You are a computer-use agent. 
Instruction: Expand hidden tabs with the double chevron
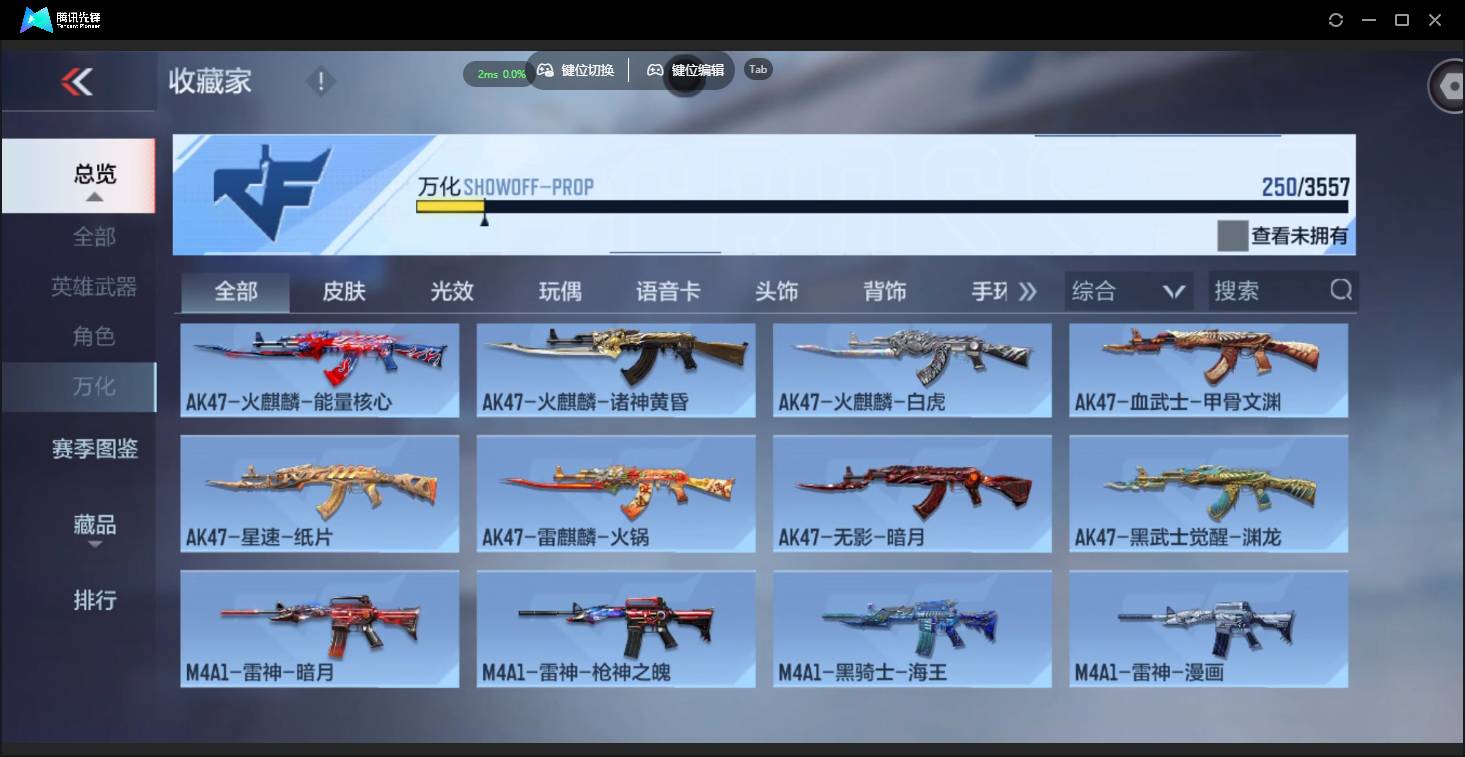(x=1028, y=290)
